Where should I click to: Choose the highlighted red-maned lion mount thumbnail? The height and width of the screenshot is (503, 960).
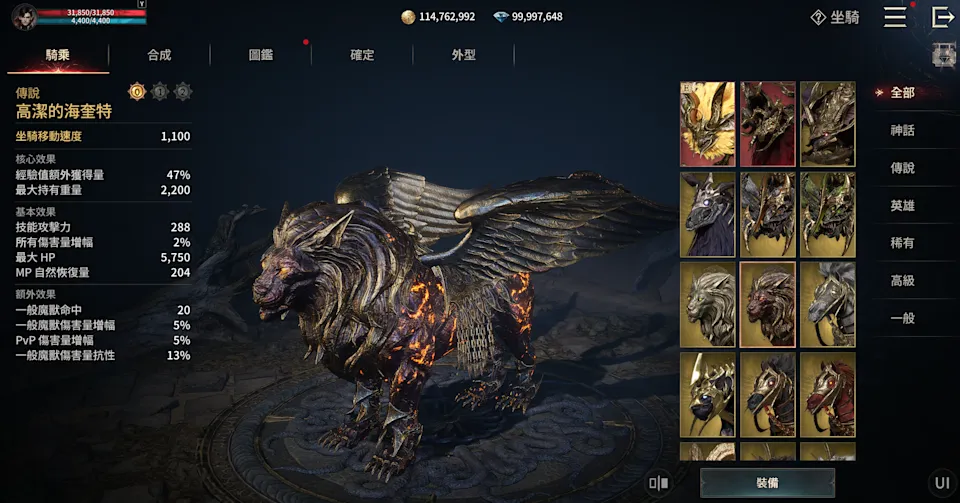(x=768, y=304)
